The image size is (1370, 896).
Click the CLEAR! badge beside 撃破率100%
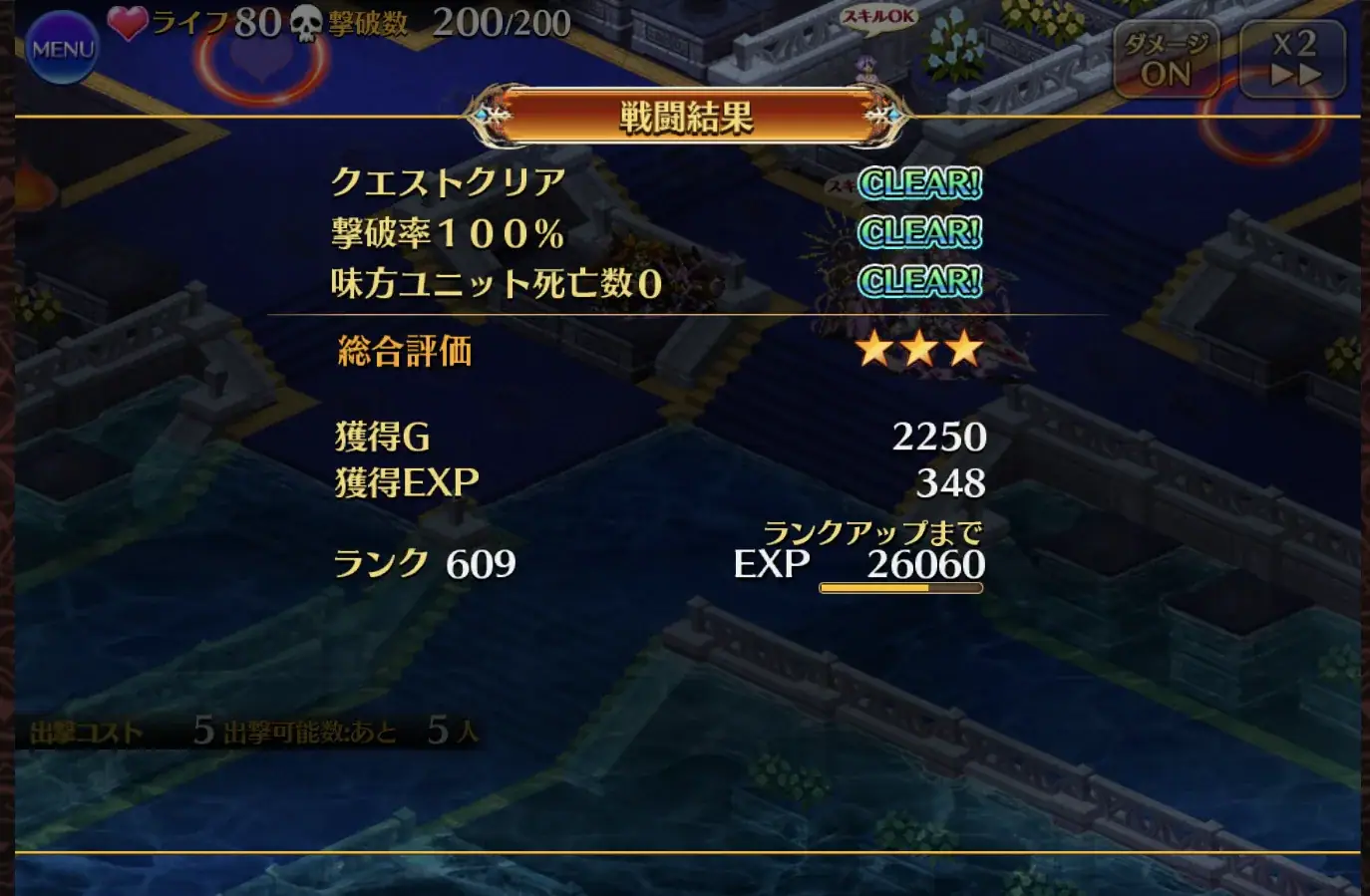pos(919,232)
